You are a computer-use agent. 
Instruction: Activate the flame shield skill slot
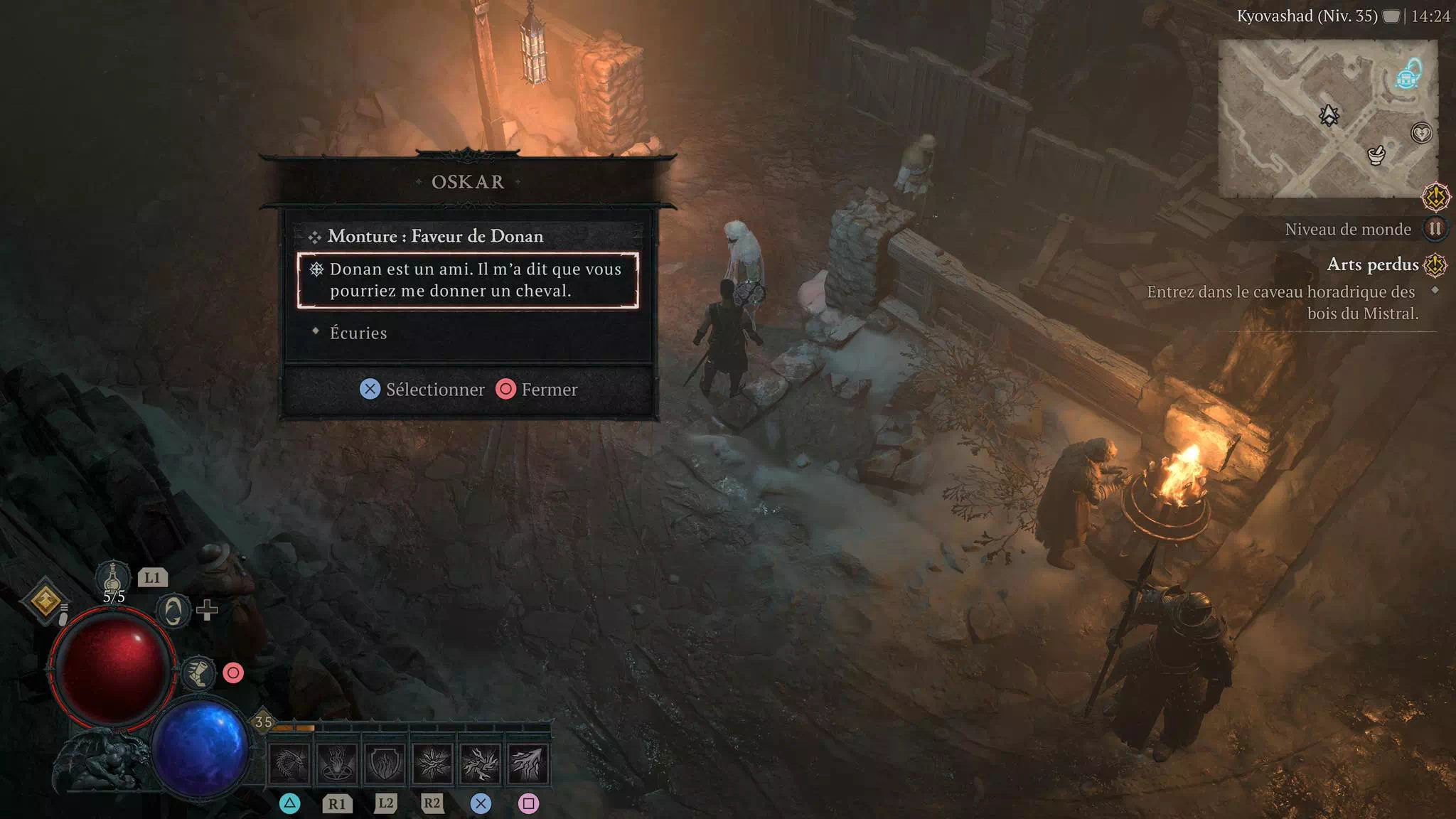coord(385,764)
